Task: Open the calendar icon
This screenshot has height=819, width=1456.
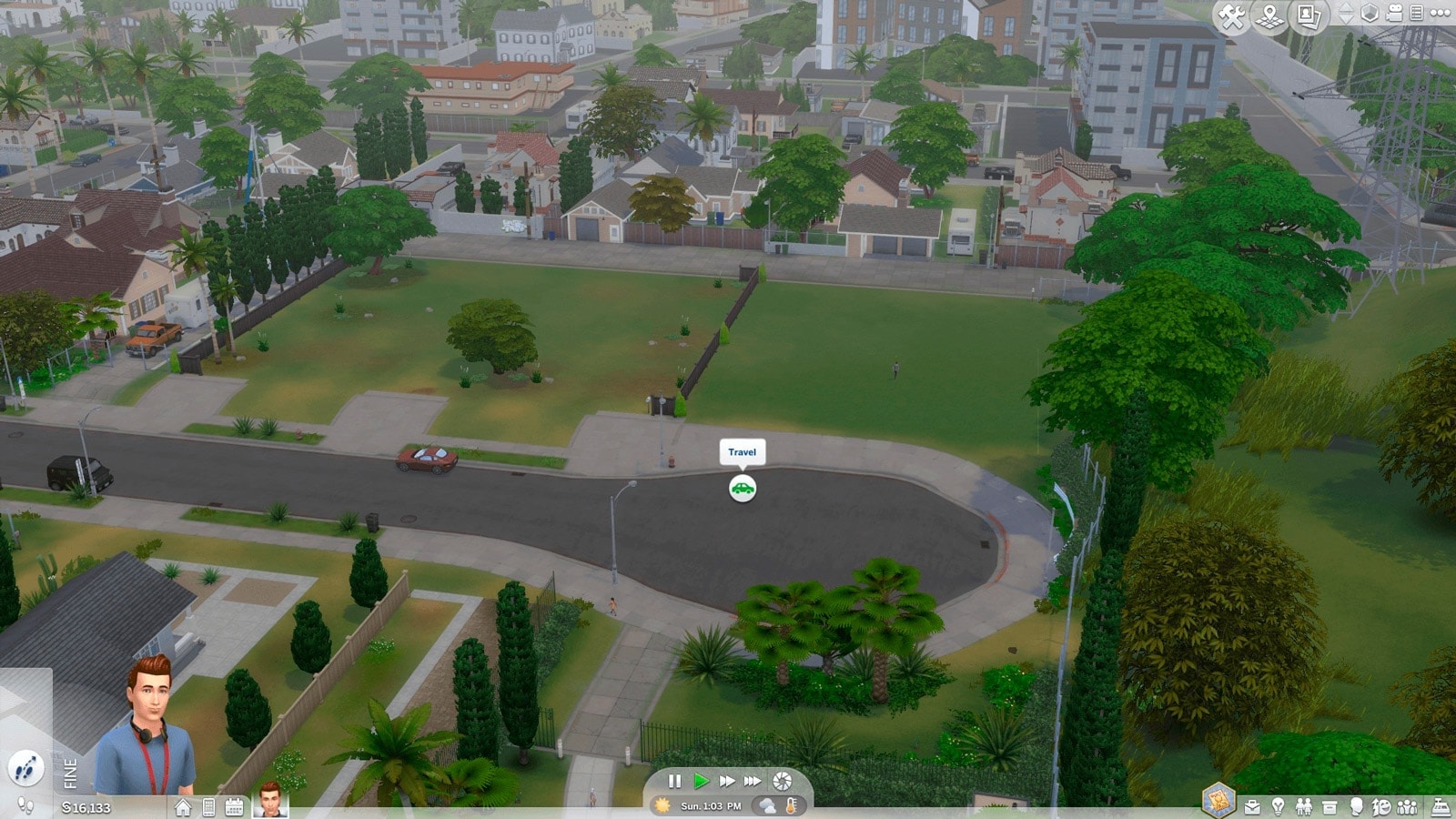Action: (234, 807)
